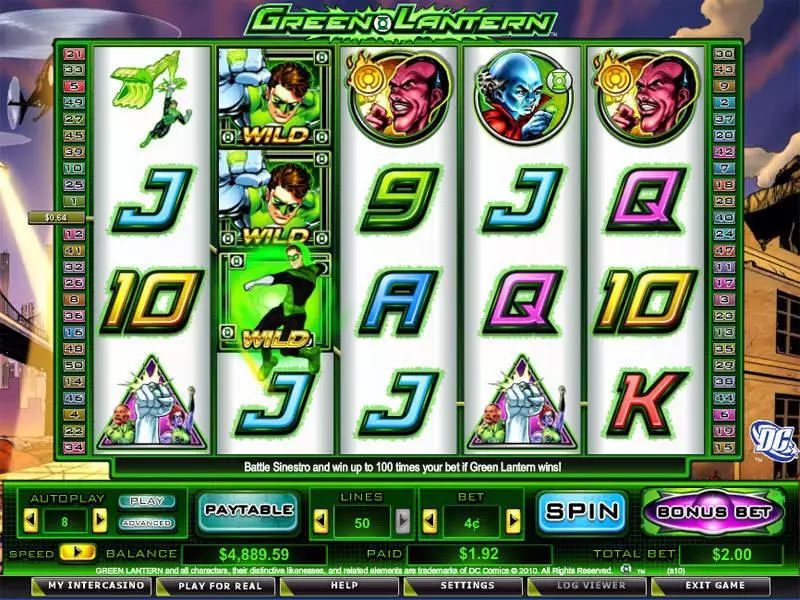Activate the Bonus Bet button
This screenshot has width=800, height=600.
711,511
